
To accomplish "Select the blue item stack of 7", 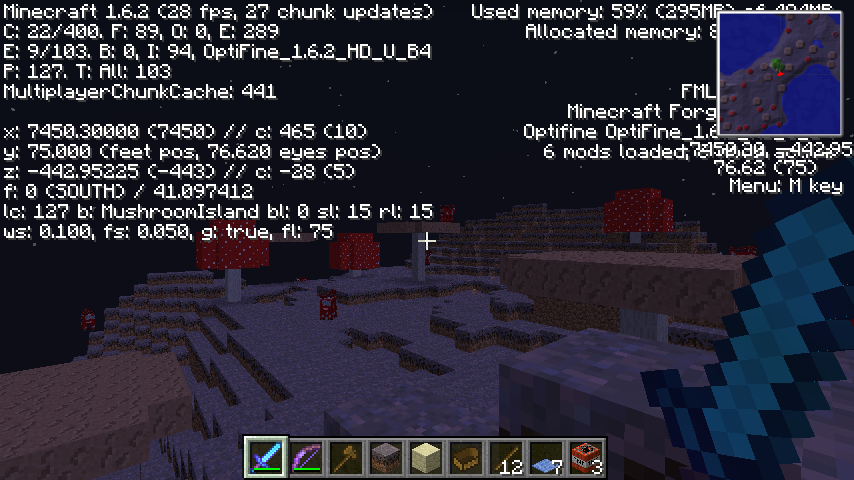I will 547,458.
